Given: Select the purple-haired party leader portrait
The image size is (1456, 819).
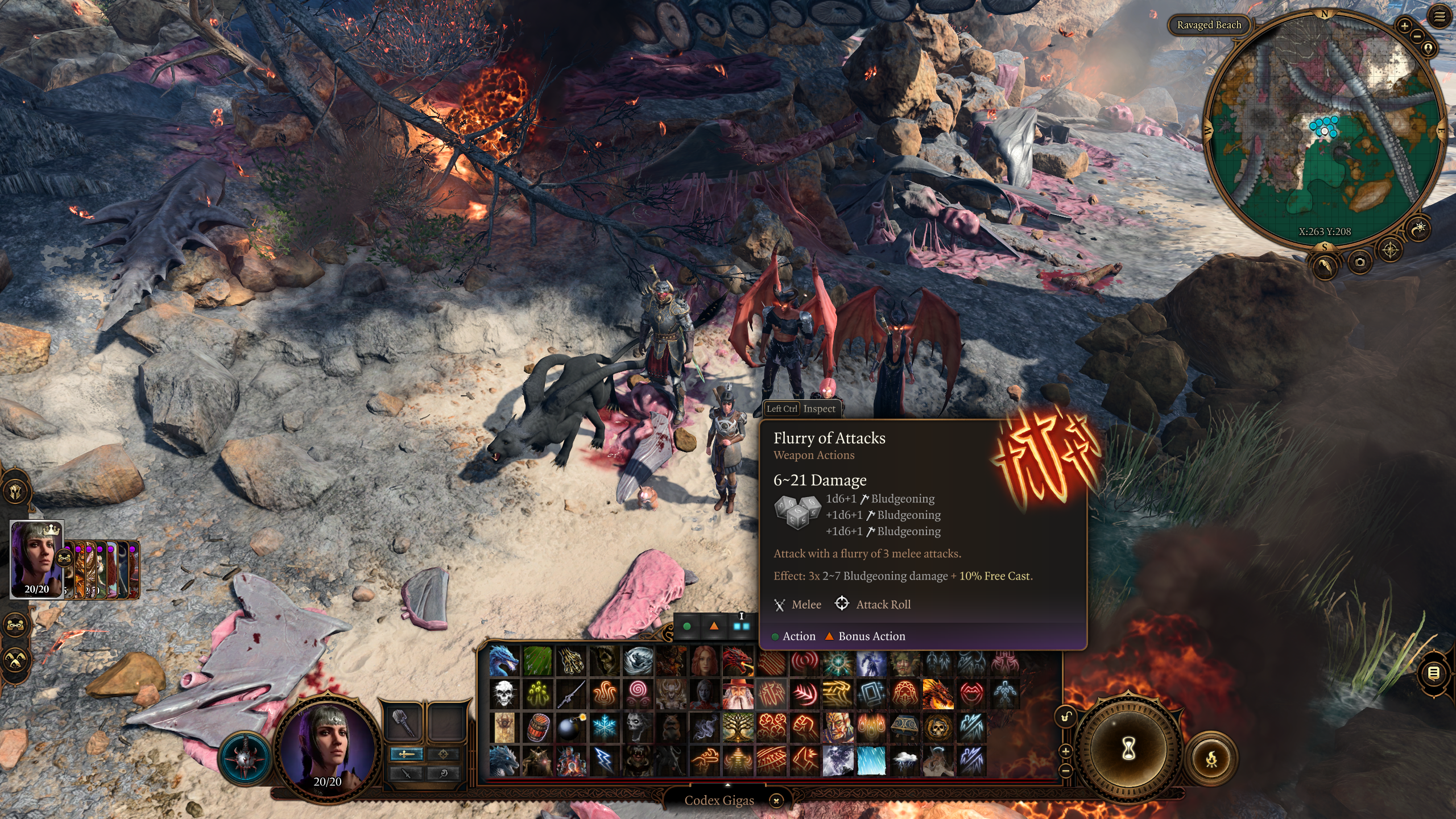Looking at the screenshot, I should (36, 559).
